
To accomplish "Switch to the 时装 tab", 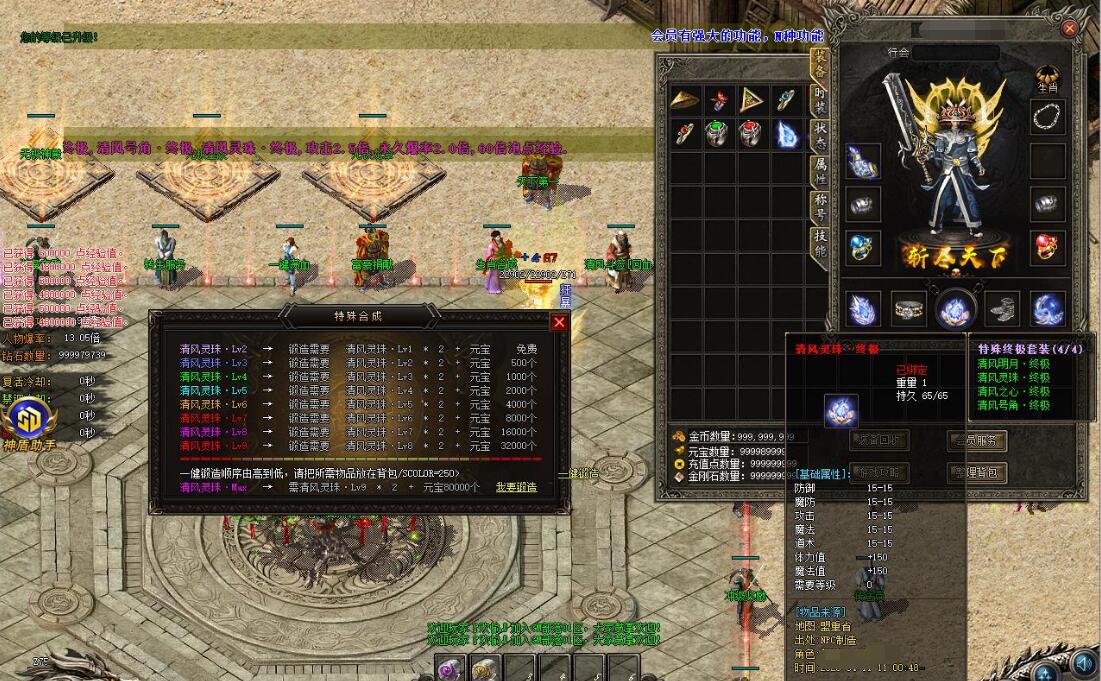I will point(819,99).
